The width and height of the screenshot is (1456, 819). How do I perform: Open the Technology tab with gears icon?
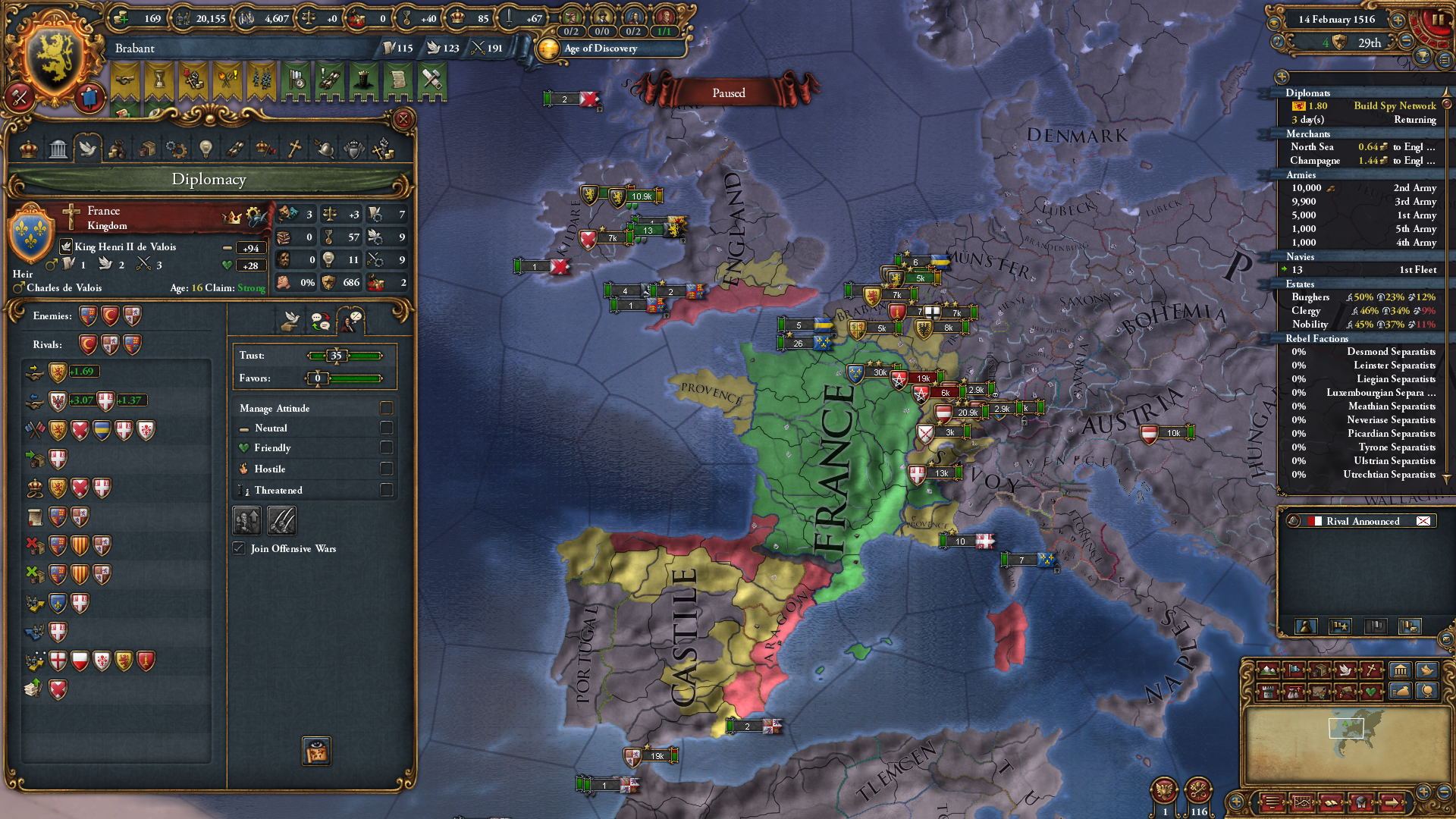(x=176, y=149)
